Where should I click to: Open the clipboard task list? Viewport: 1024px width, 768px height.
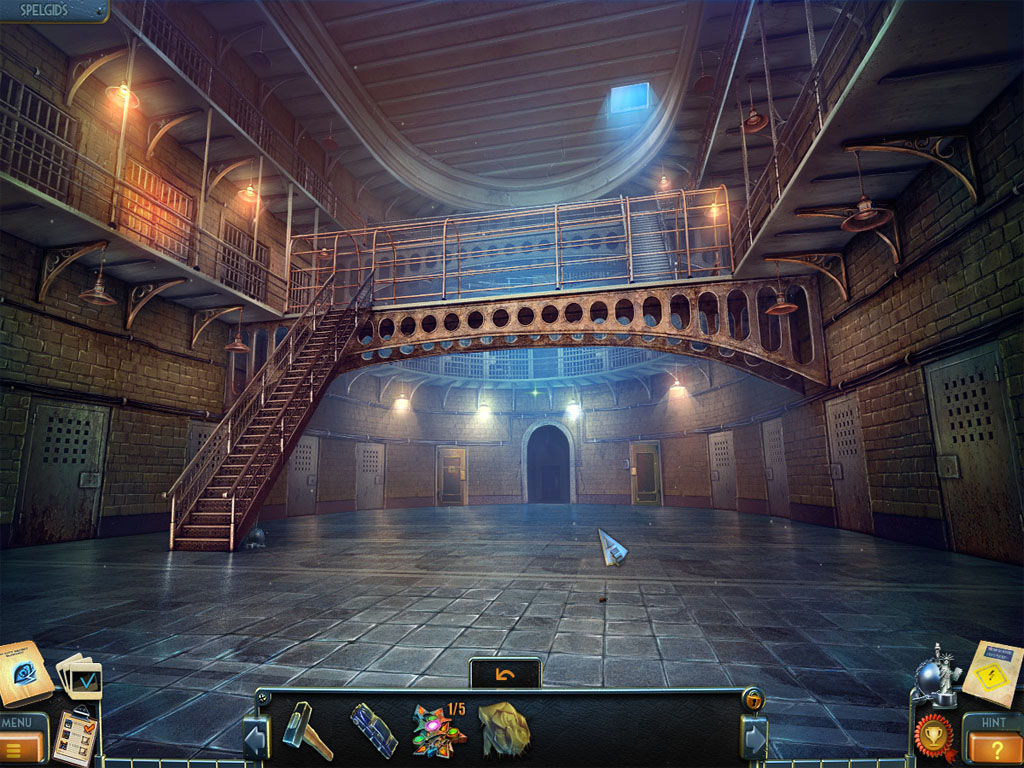pyautogui.click(x=75, y=738)
